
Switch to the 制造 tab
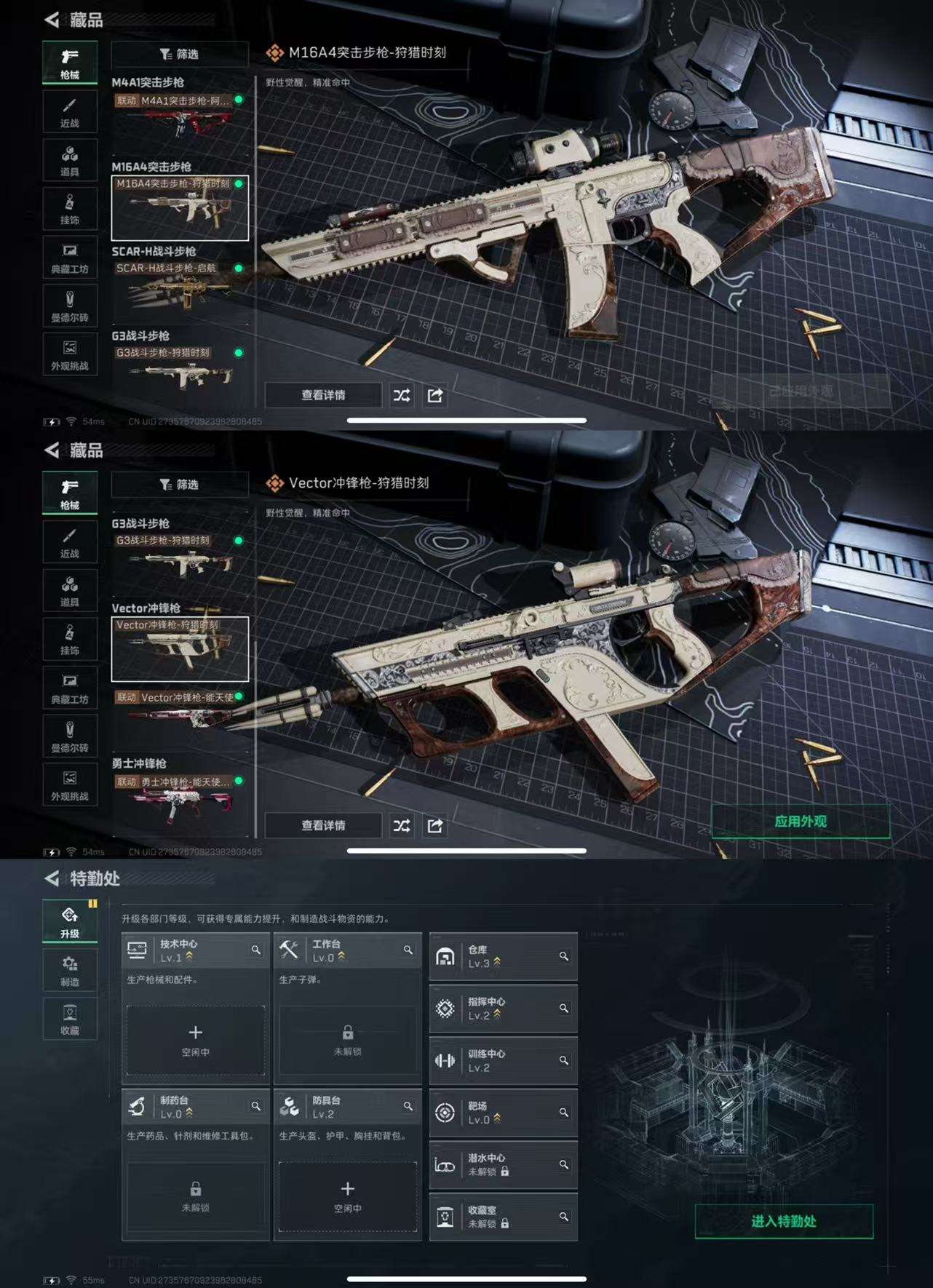(70, 970)
